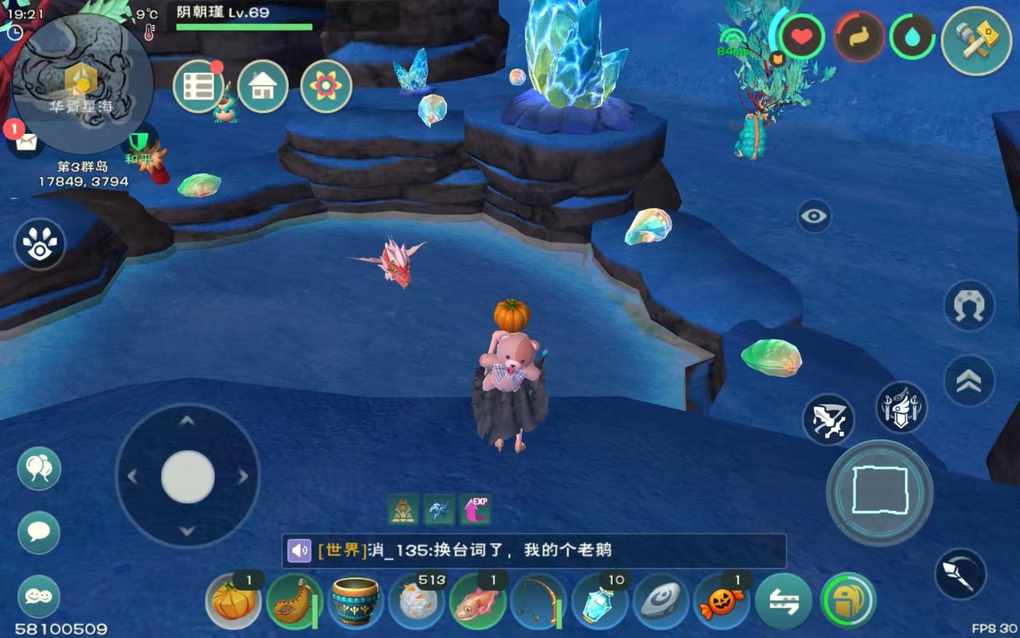Open the world chat message bar
Viewport: 1020px width, 638px height.
[533, 551]
